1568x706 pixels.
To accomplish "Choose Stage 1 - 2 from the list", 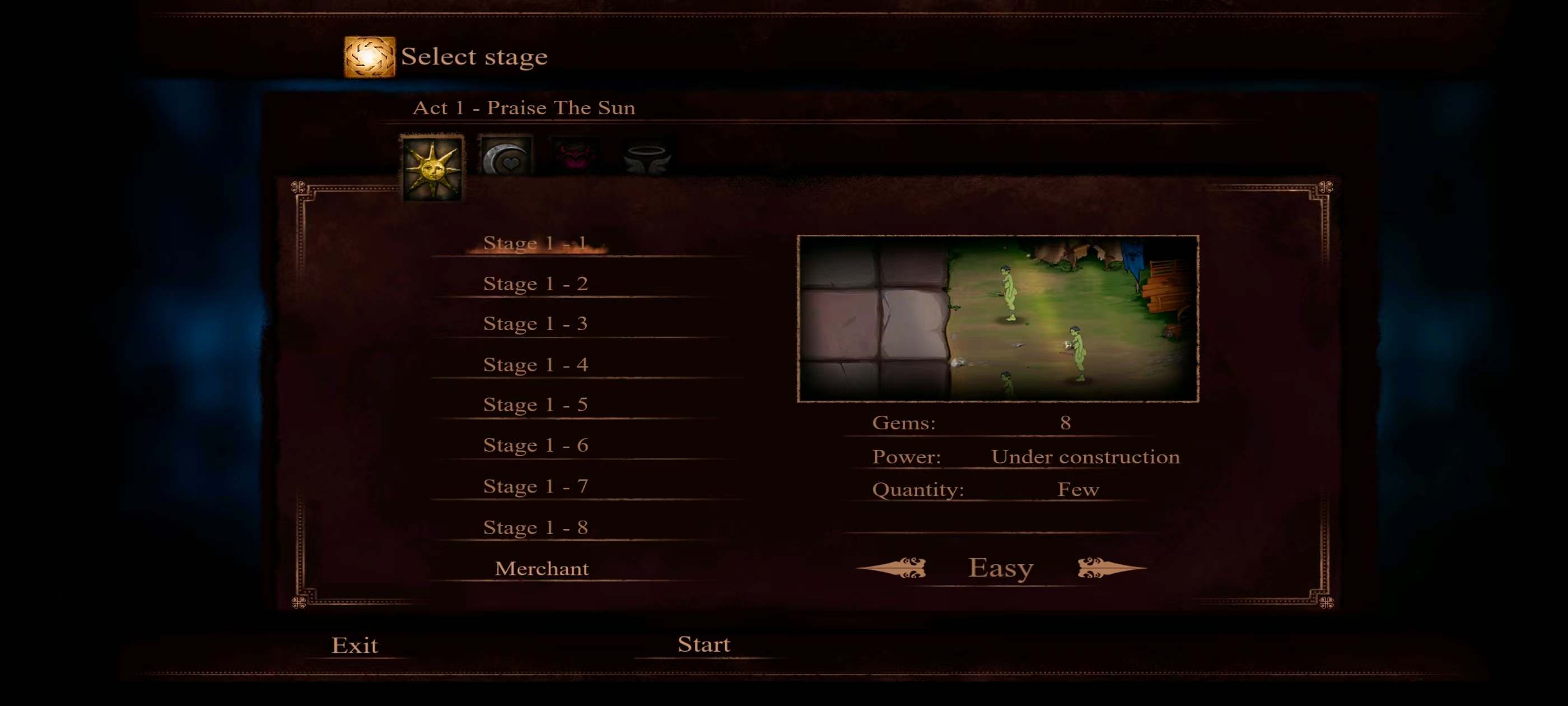I will point(535,284).
